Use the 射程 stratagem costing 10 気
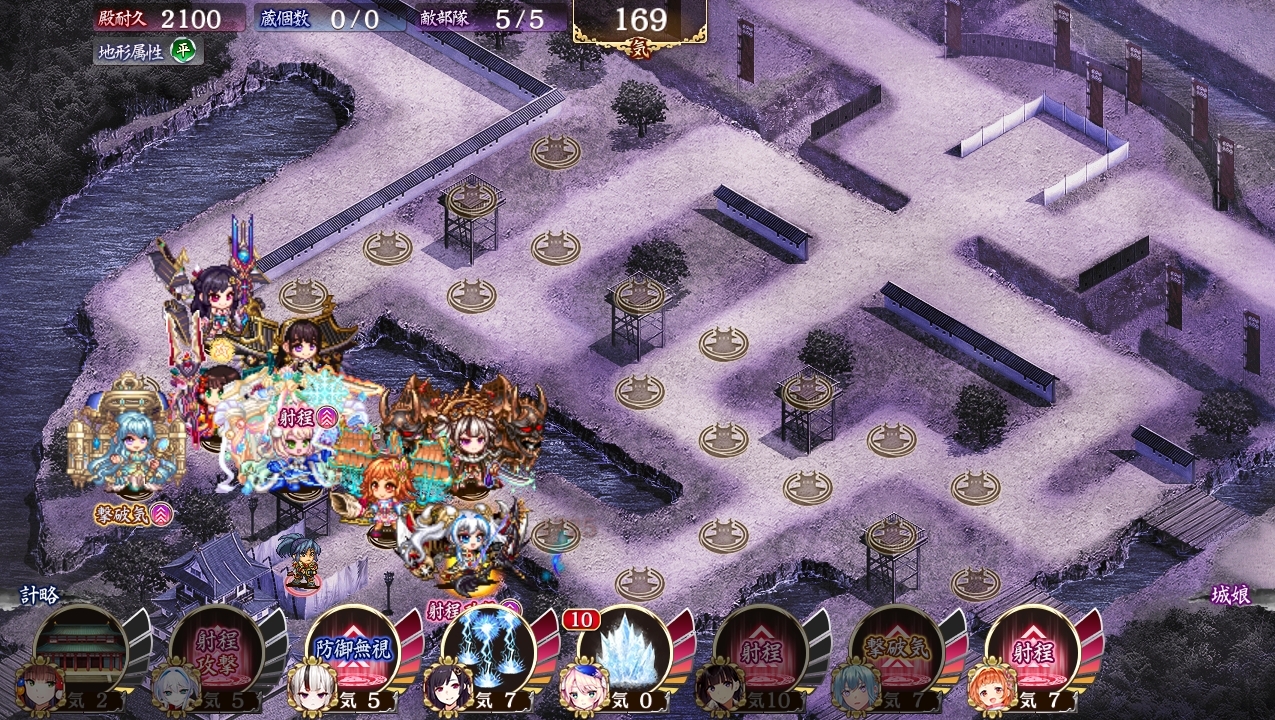Viewport: 1275px width, 720px height. pos(760,648)
